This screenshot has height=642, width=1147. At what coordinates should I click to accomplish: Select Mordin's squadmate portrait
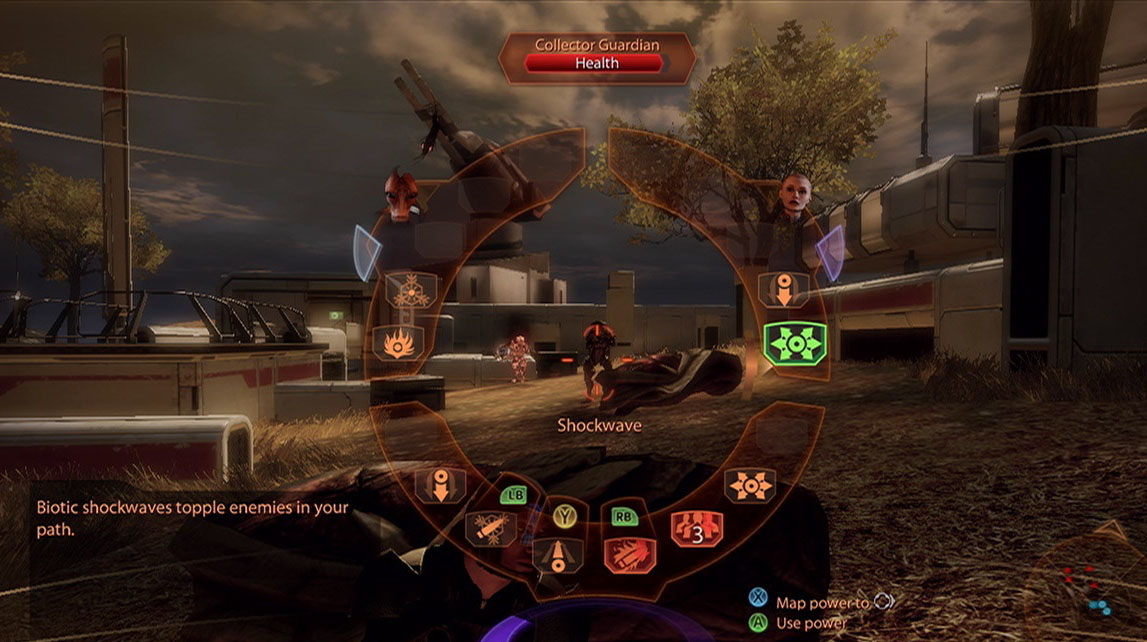[402, 198]
